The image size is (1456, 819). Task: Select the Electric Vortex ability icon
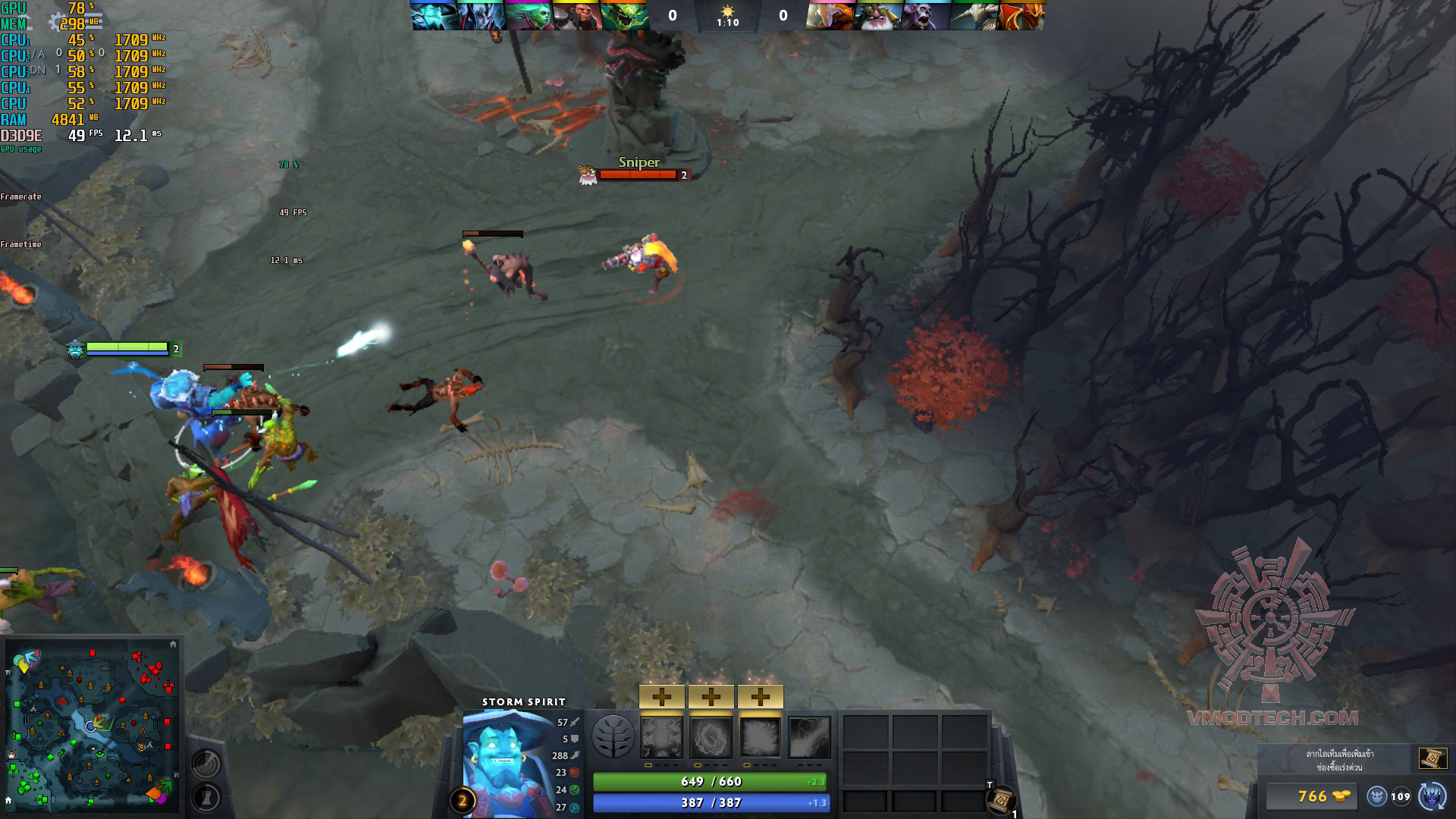tap(711, 737)
